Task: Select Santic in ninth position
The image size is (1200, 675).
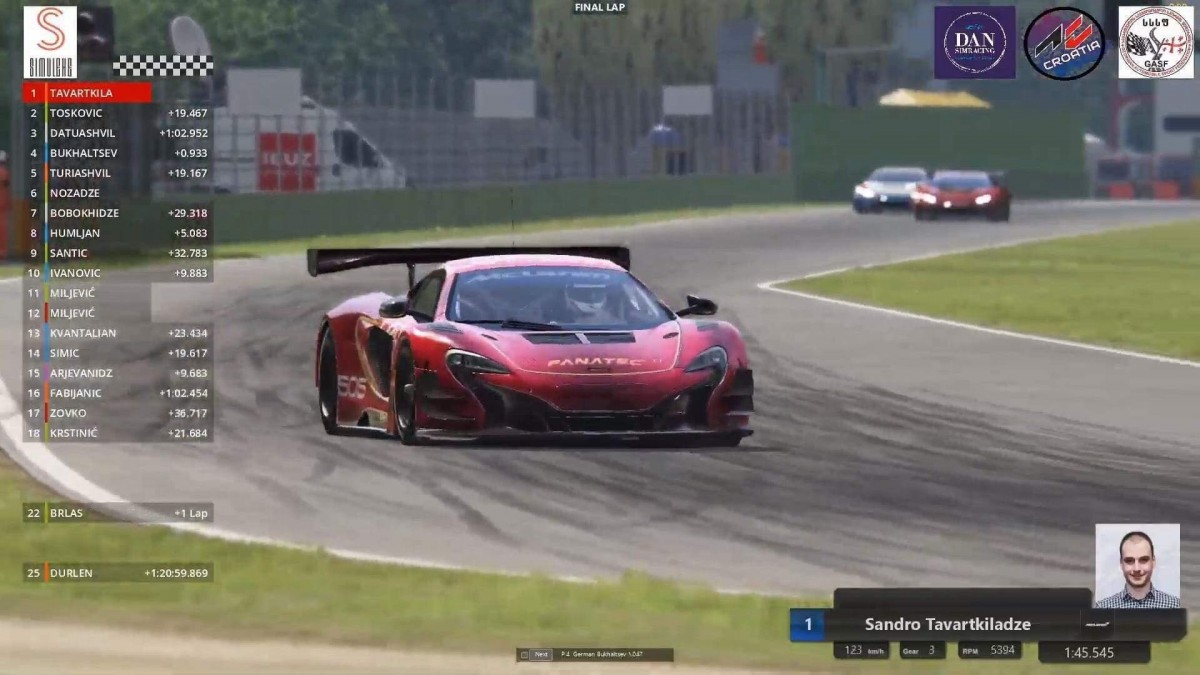Action: pos(118,253)
